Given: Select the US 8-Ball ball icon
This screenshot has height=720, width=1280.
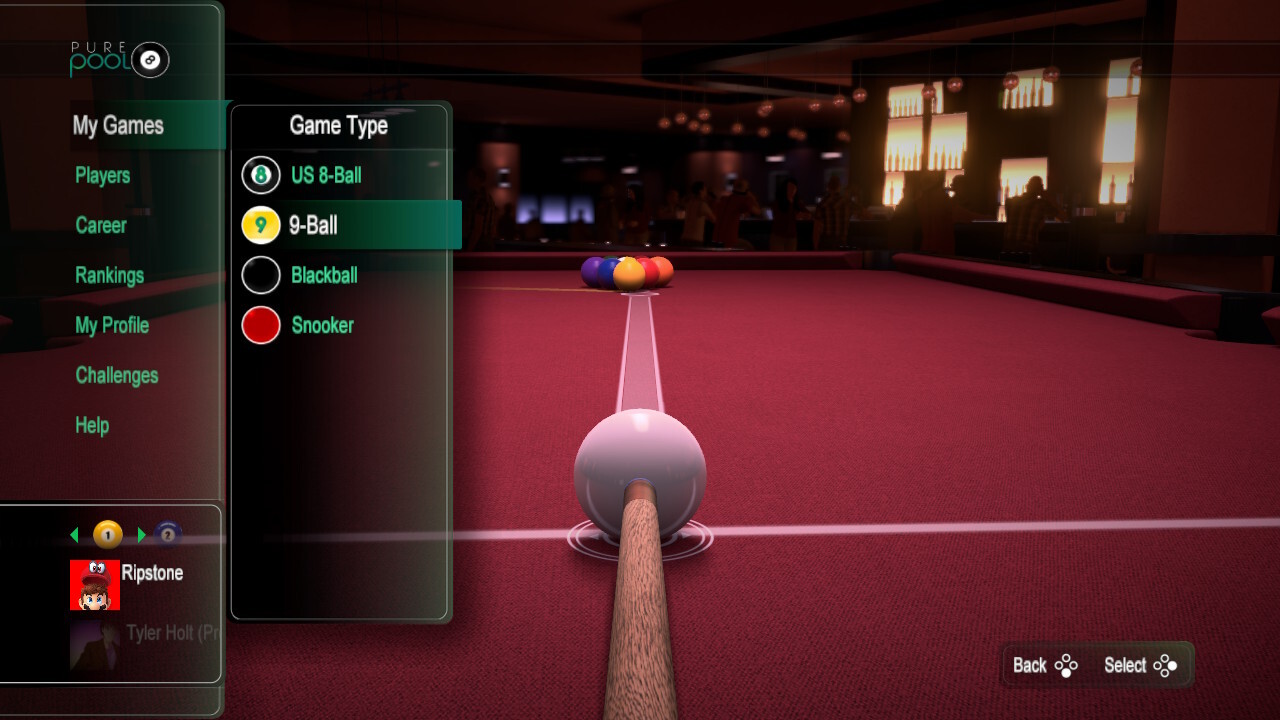Looking at the screenshot, I should point(260,175).
